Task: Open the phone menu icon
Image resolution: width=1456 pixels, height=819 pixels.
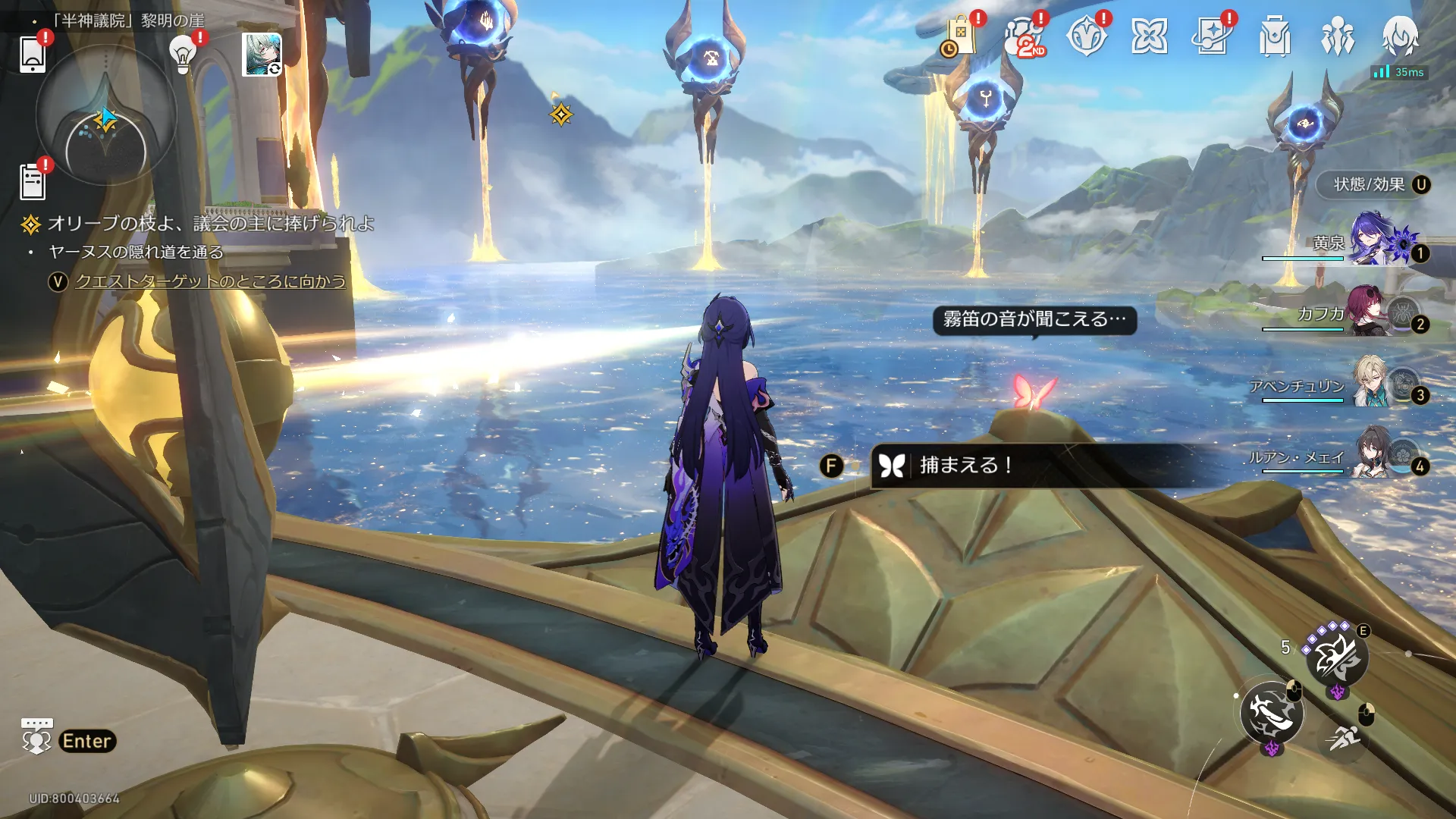Action: click(33, 55)
